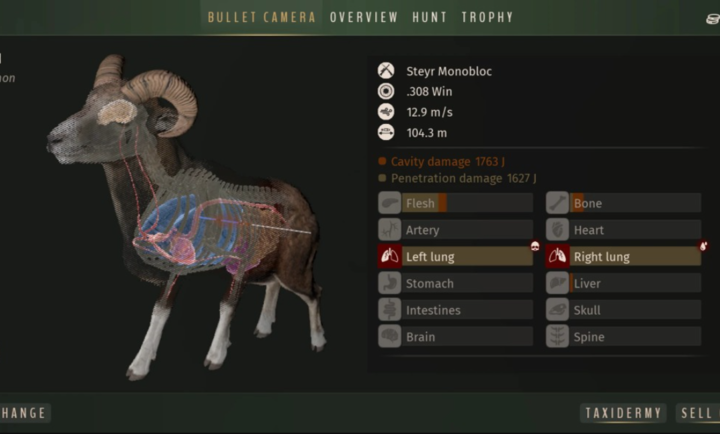The width and height of the screenshot is (720, 434).
Task: Select the Flesh organ entry
Action: coord(455,204)
